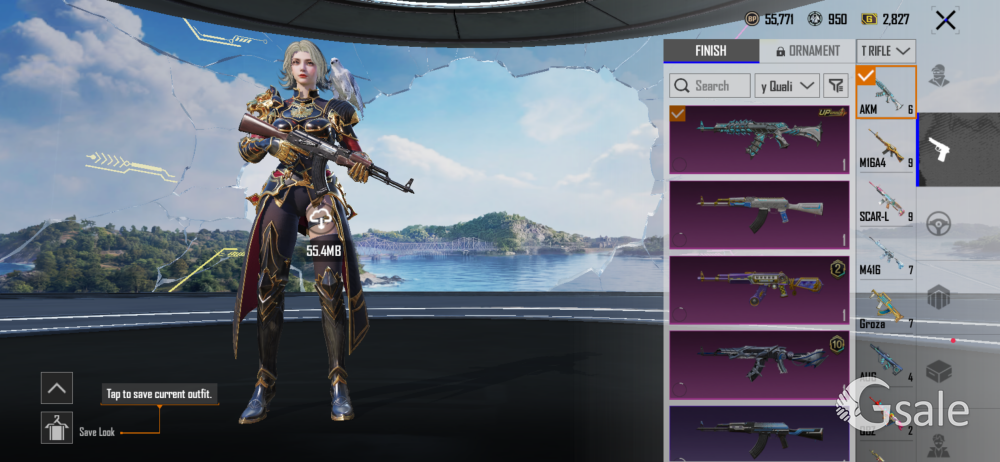Click the finish Search field
This screenshot has height=462, width=1000.
pos(710,86)
